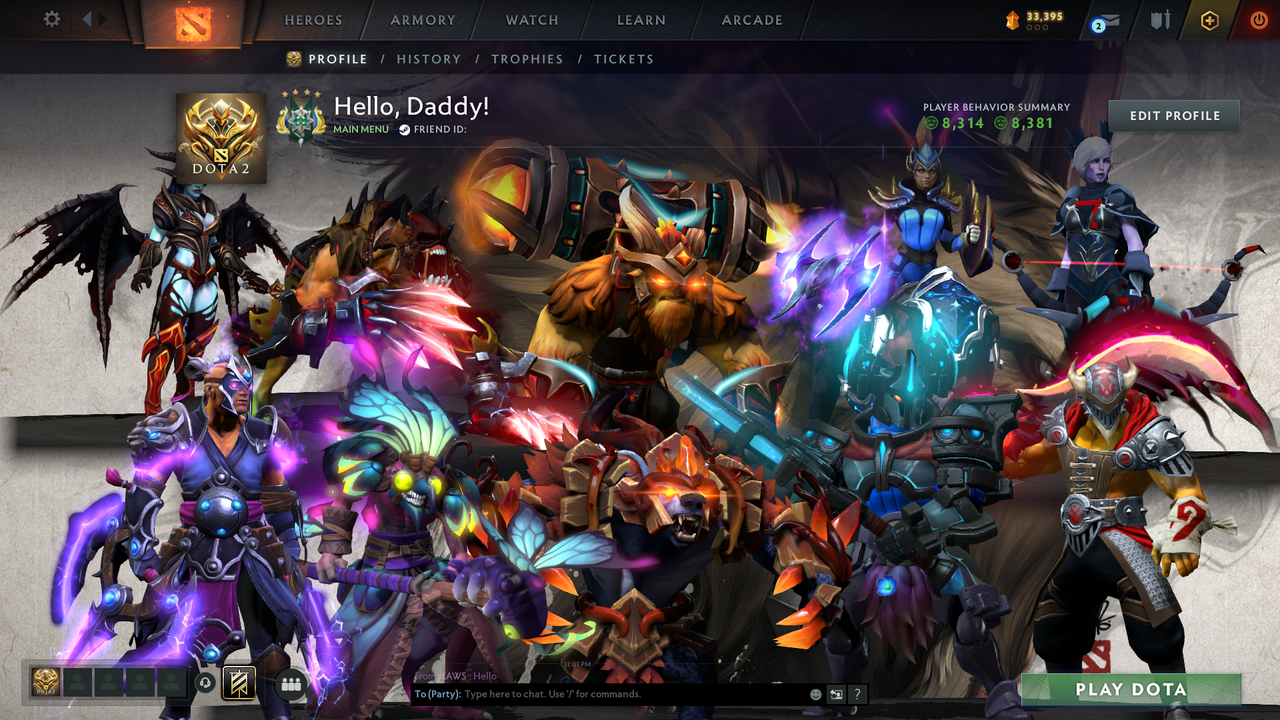1280x720 pixels.
Task: Open the Armory shield and sword icon
Action: point(1160,19)
